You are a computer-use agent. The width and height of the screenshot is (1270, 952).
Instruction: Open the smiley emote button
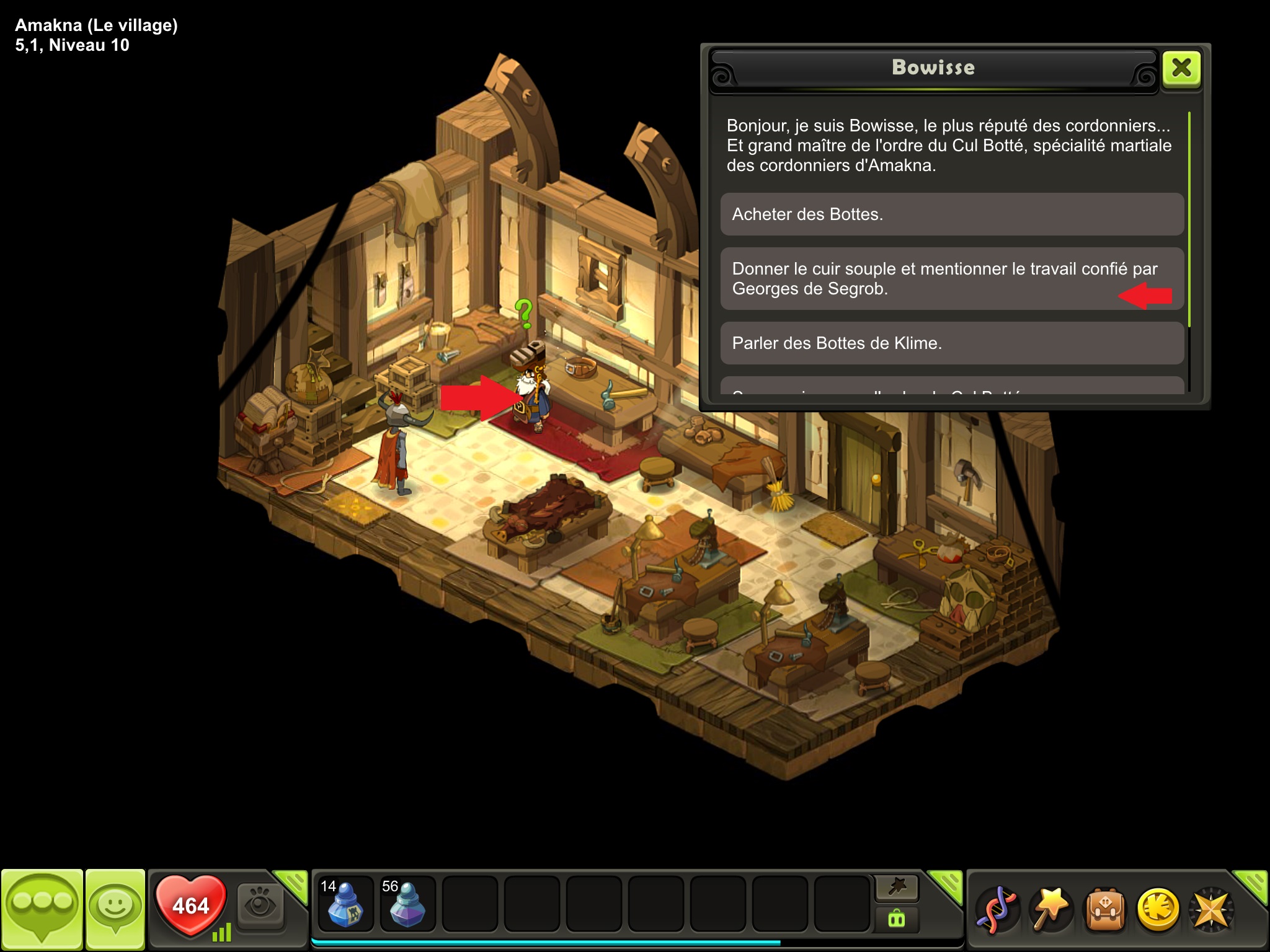tap(115, 909)
